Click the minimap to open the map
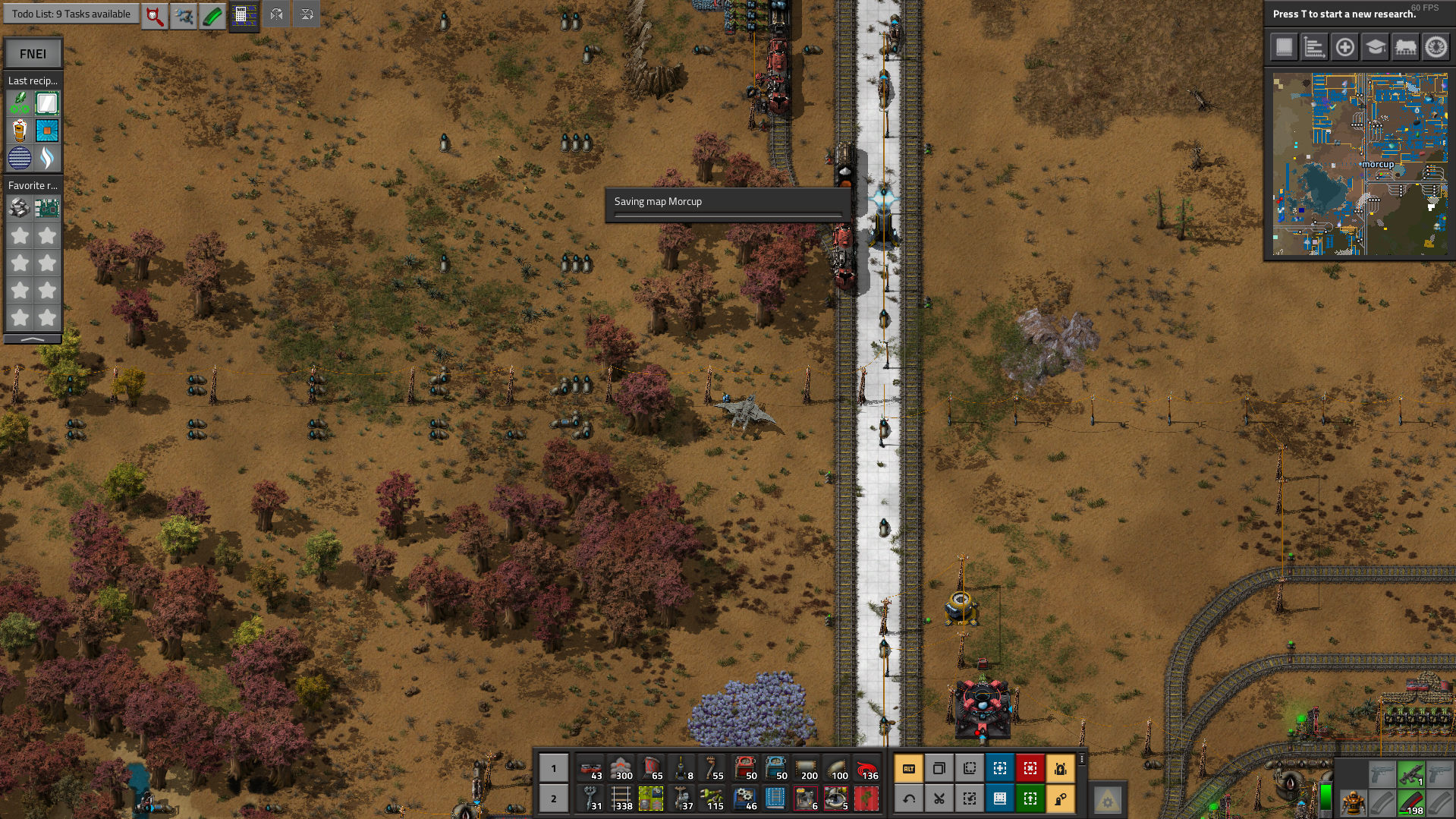 pos(1360,164)
